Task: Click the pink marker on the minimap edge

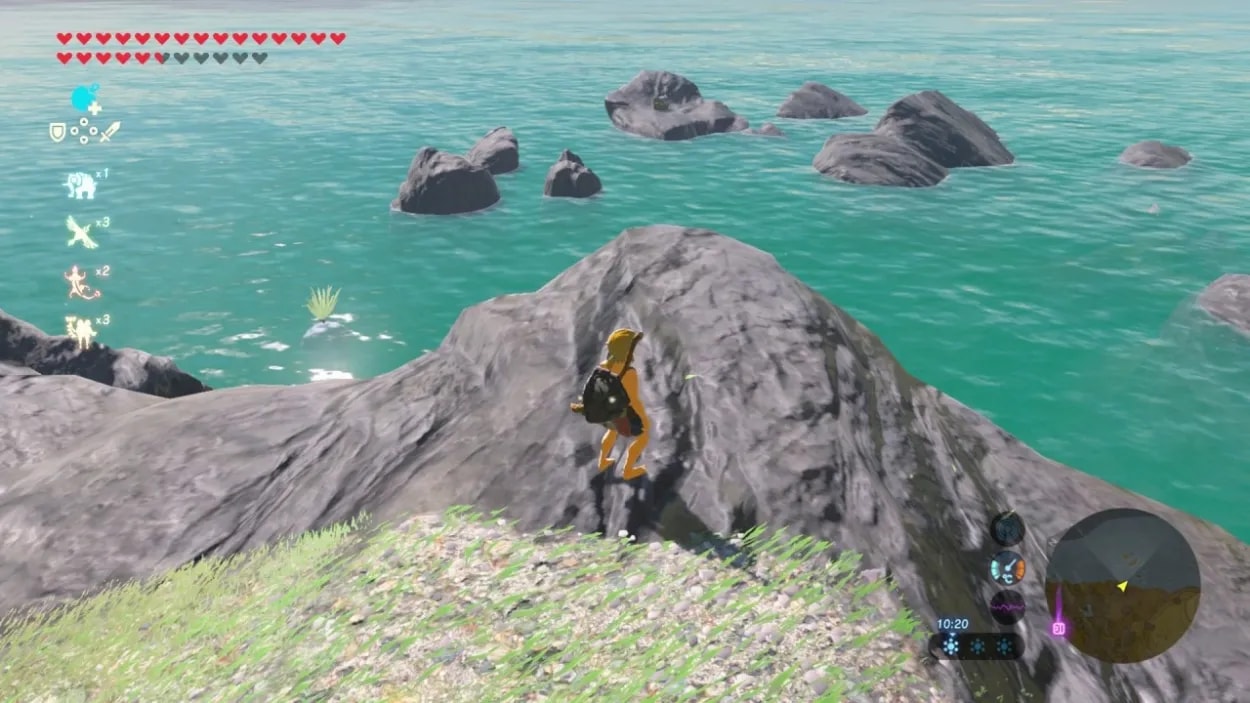Action: click(x=1057, y=627)
